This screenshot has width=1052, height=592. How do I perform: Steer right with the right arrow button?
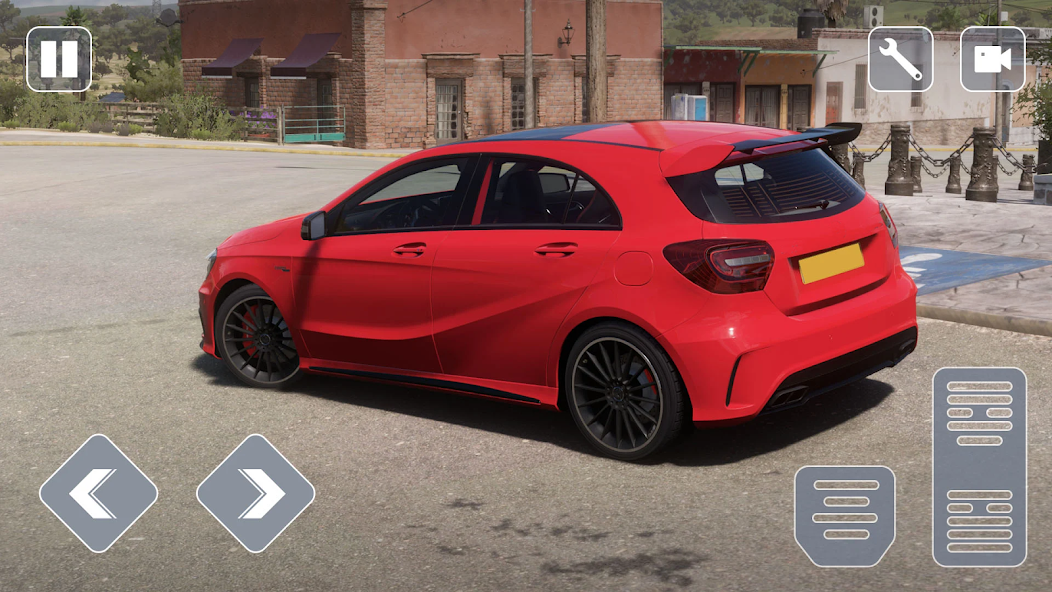pos(255,493)
